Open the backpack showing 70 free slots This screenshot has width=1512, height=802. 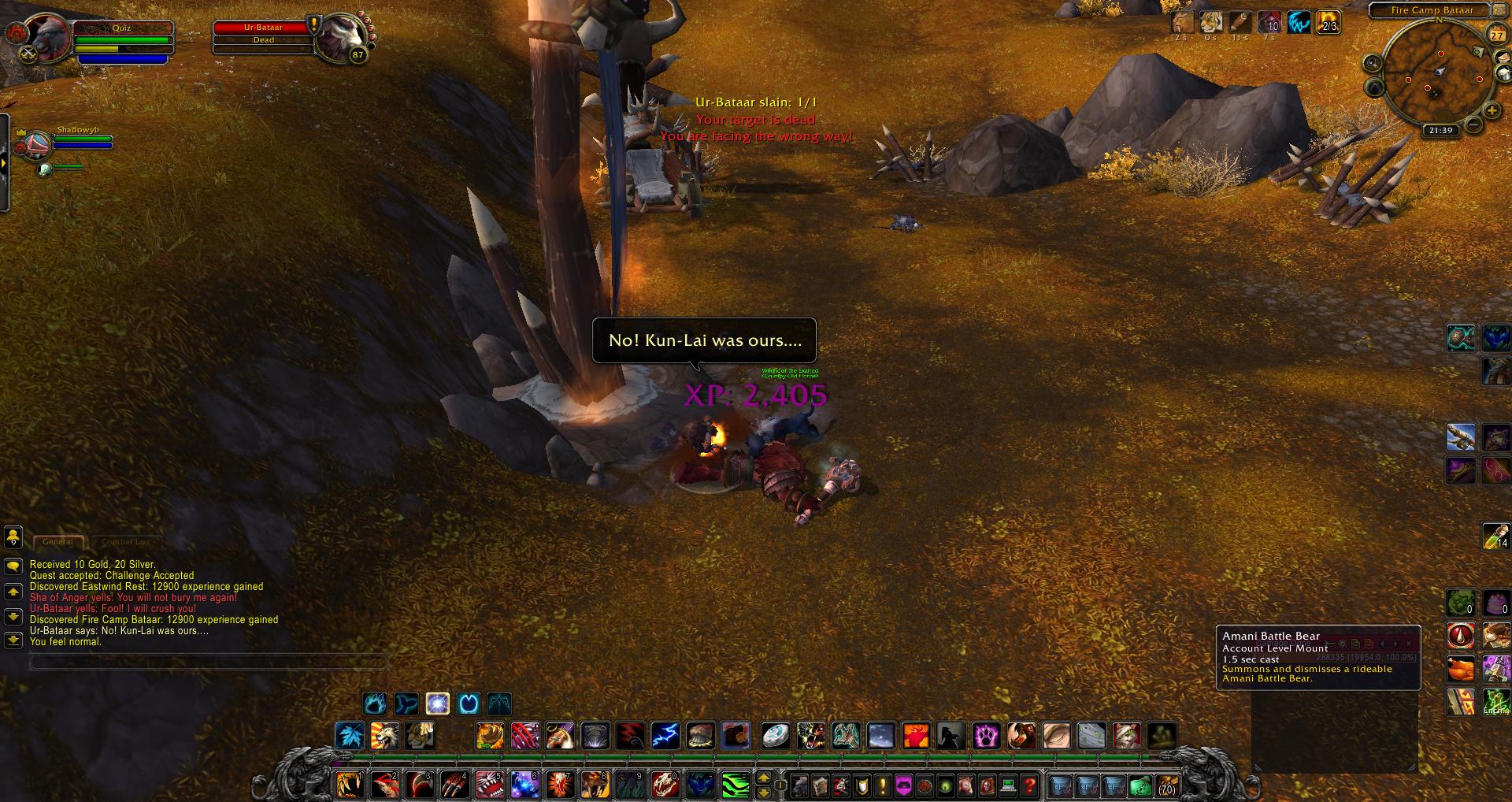point(1166,785)
